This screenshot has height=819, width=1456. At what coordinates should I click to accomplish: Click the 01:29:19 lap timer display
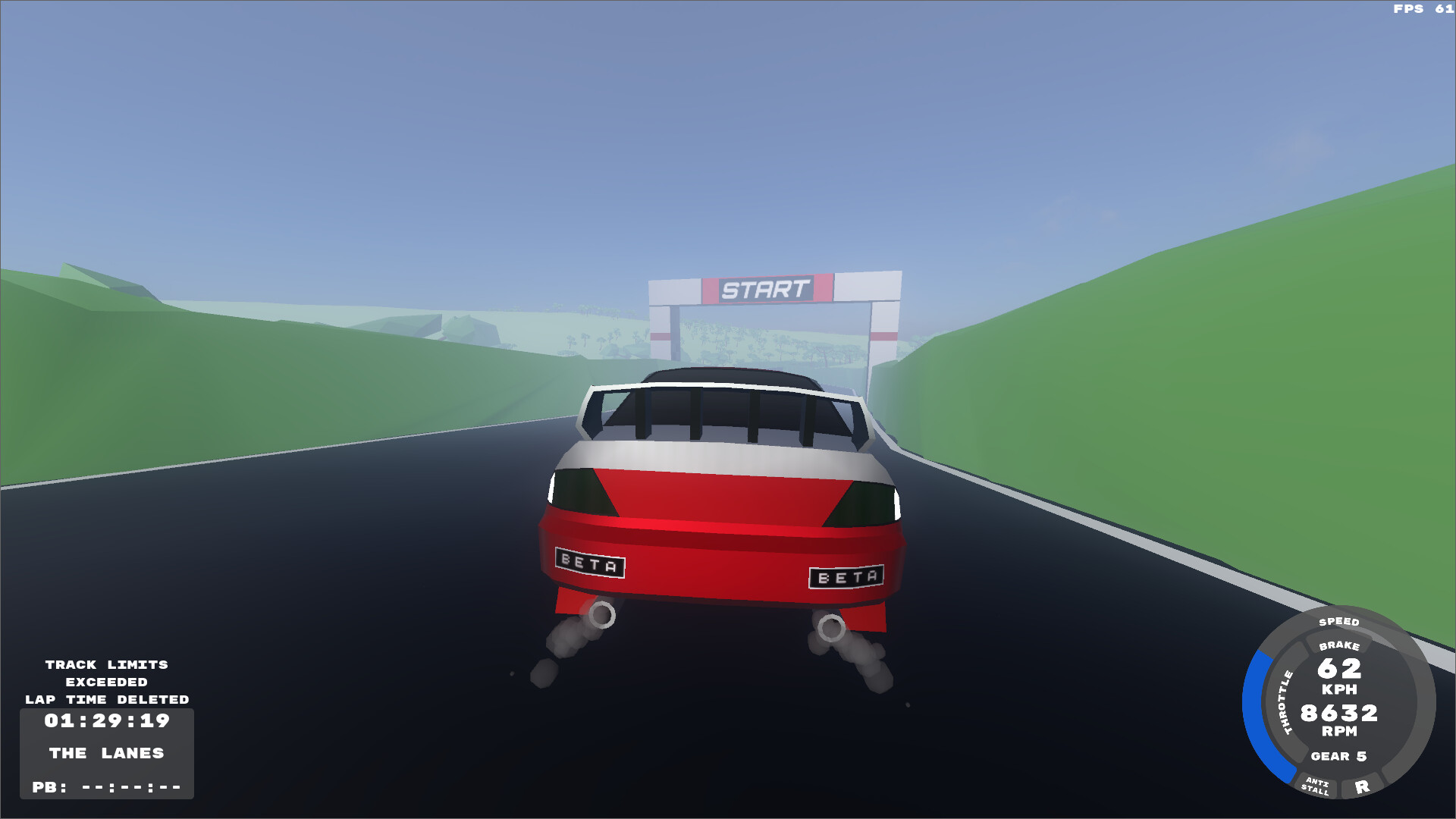[107, 722]
